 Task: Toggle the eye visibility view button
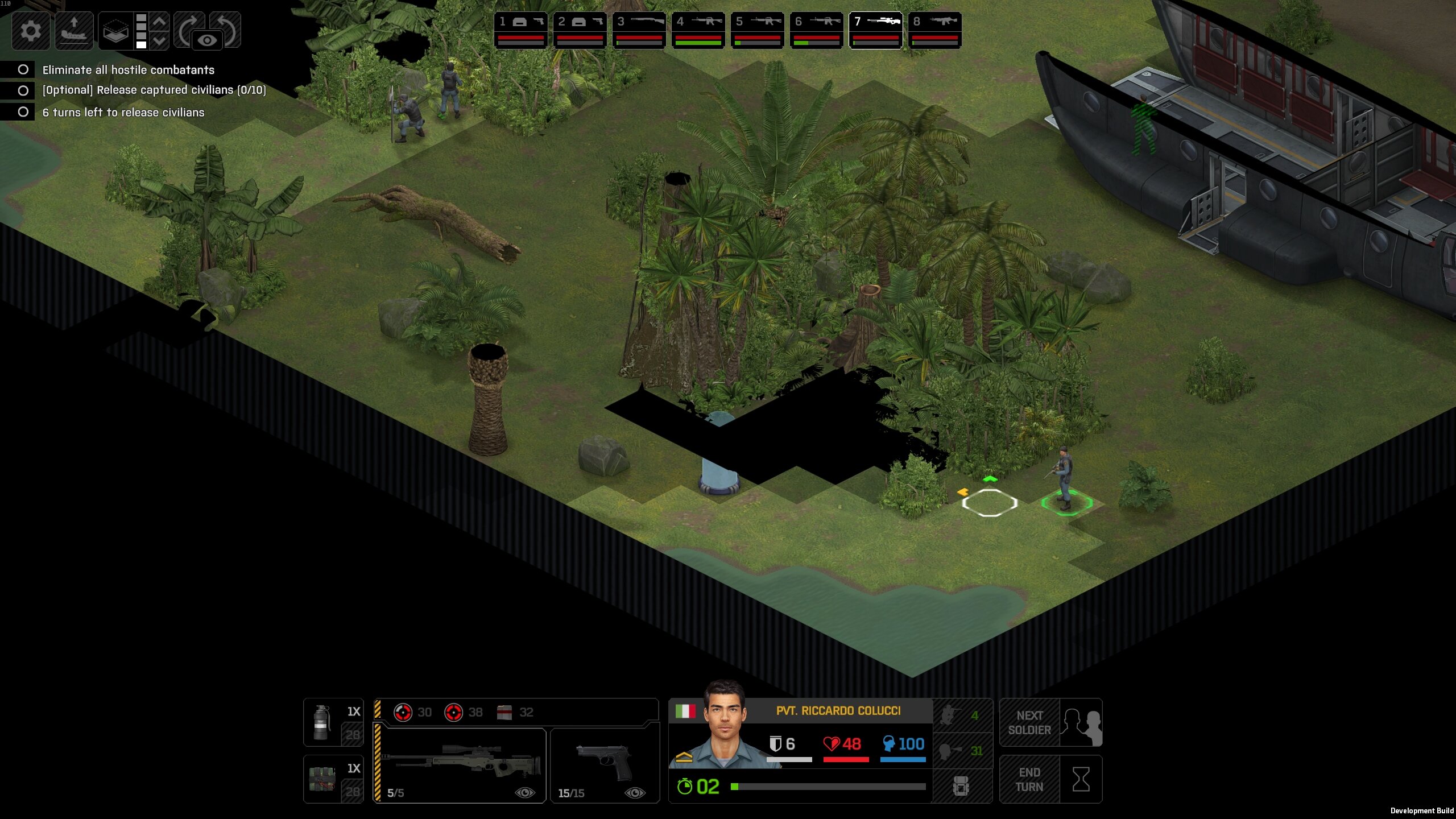[207, 40]
